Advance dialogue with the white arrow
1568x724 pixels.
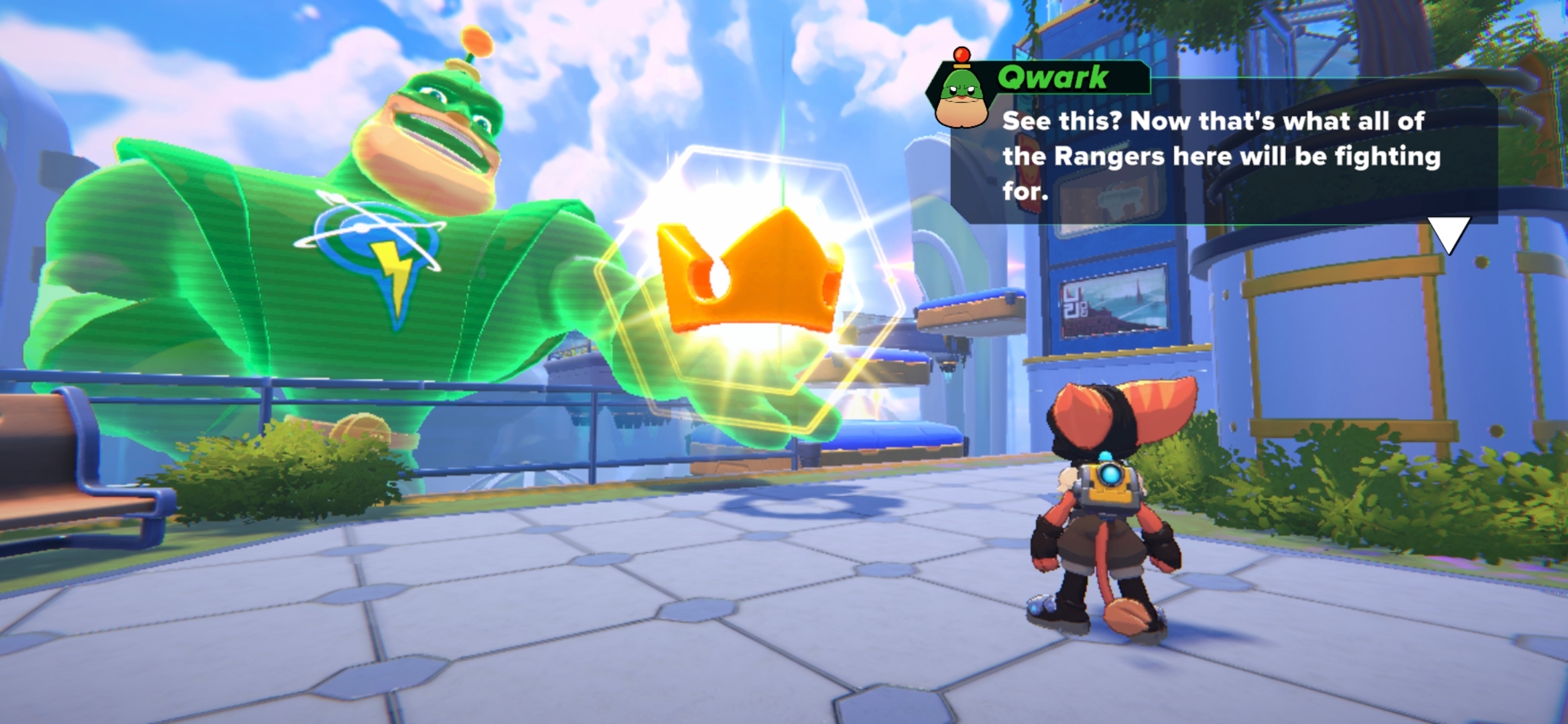pyautogui.click(x=1449, y=233)
